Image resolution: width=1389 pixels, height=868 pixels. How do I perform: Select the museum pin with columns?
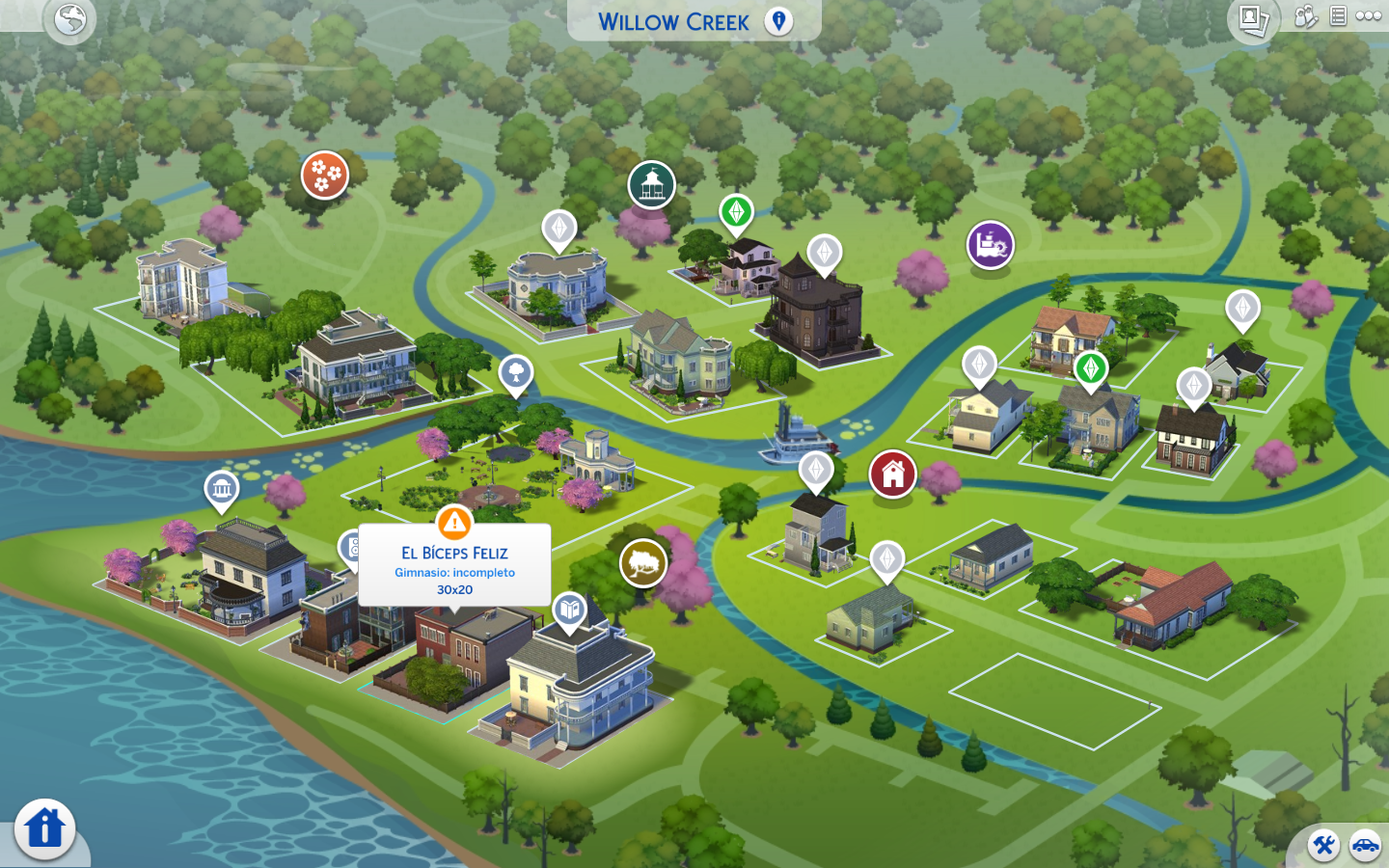pyautogui.click(x=222, y=488)
